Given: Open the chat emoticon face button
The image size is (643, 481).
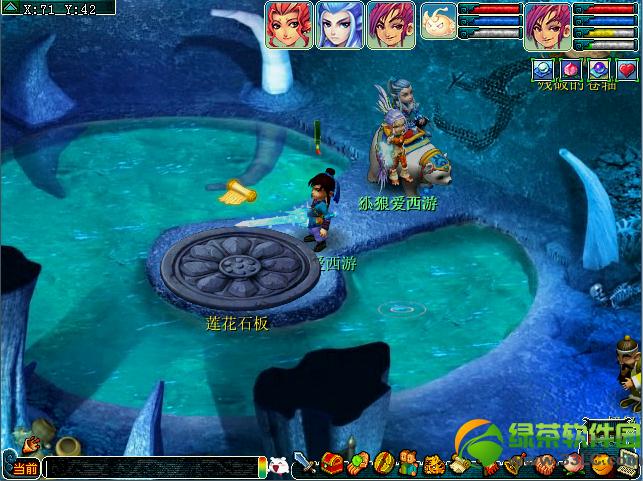Looking at the screenshot, I should pyautogui.click(x=279, y=466).
